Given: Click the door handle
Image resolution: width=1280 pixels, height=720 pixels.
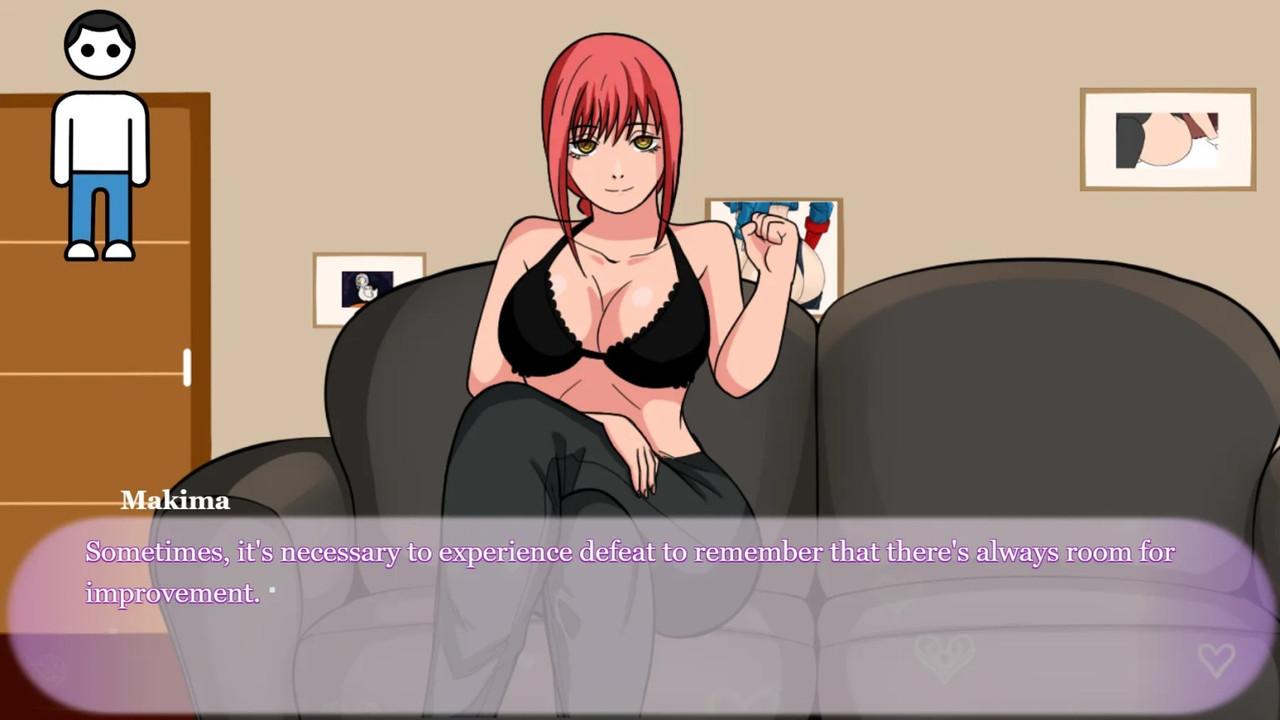Looking at the screenshot, I should (x=188, y=369).
